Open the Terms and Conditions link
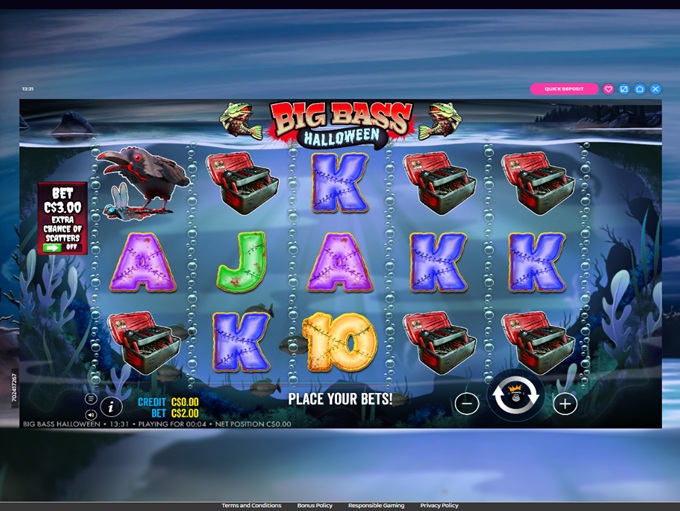 tap(251, 506)
